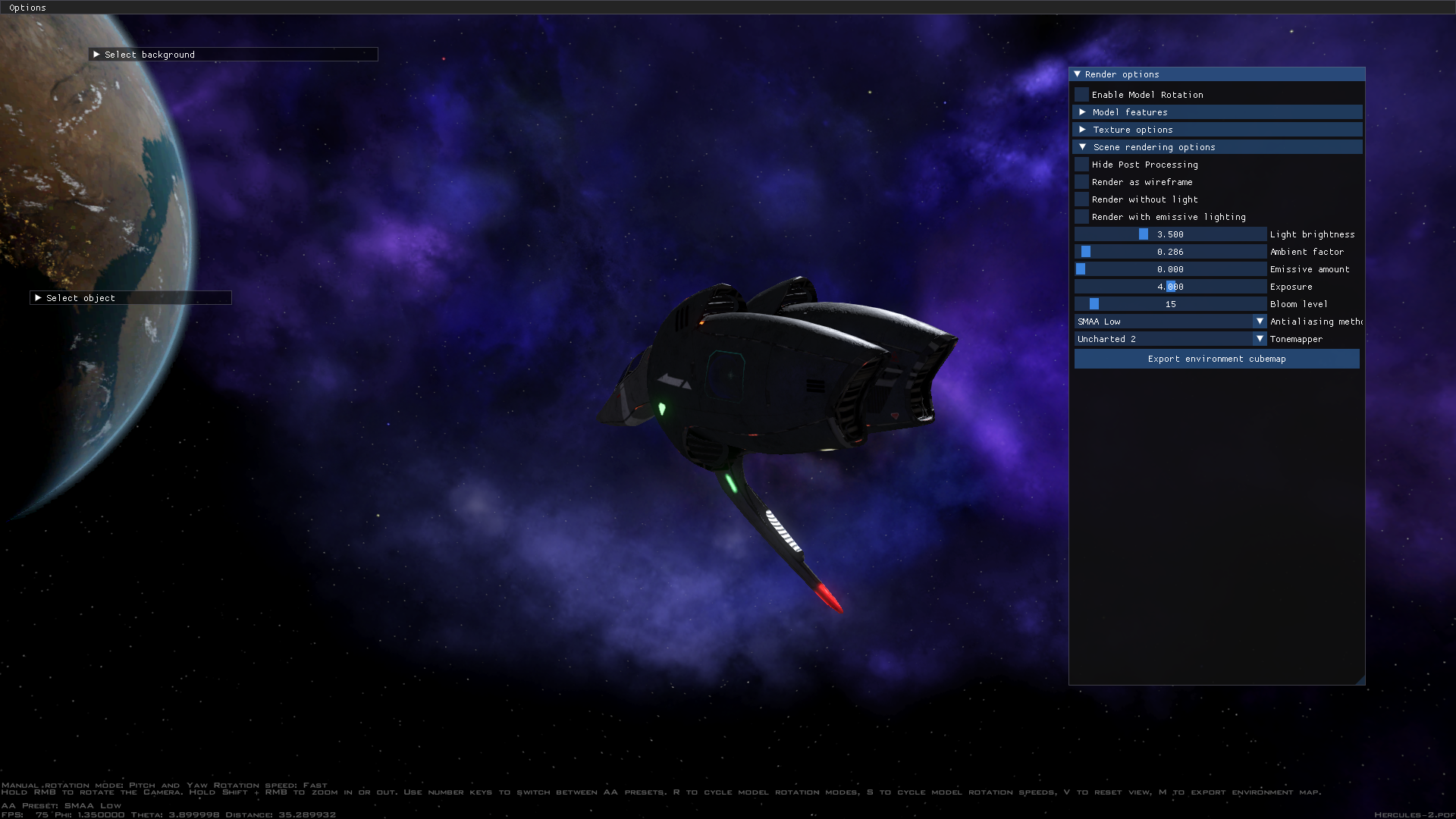Click the Exposure value field

coord(1169,287)
